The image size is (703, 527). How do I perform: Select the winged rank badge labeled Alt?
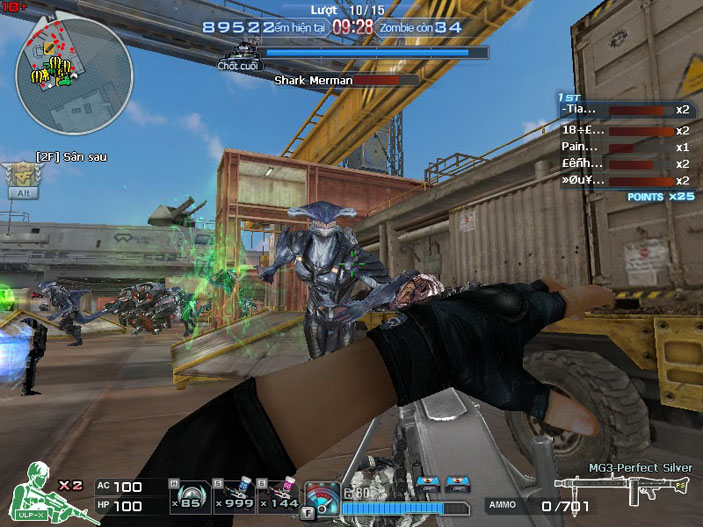[x=22, y=179]
